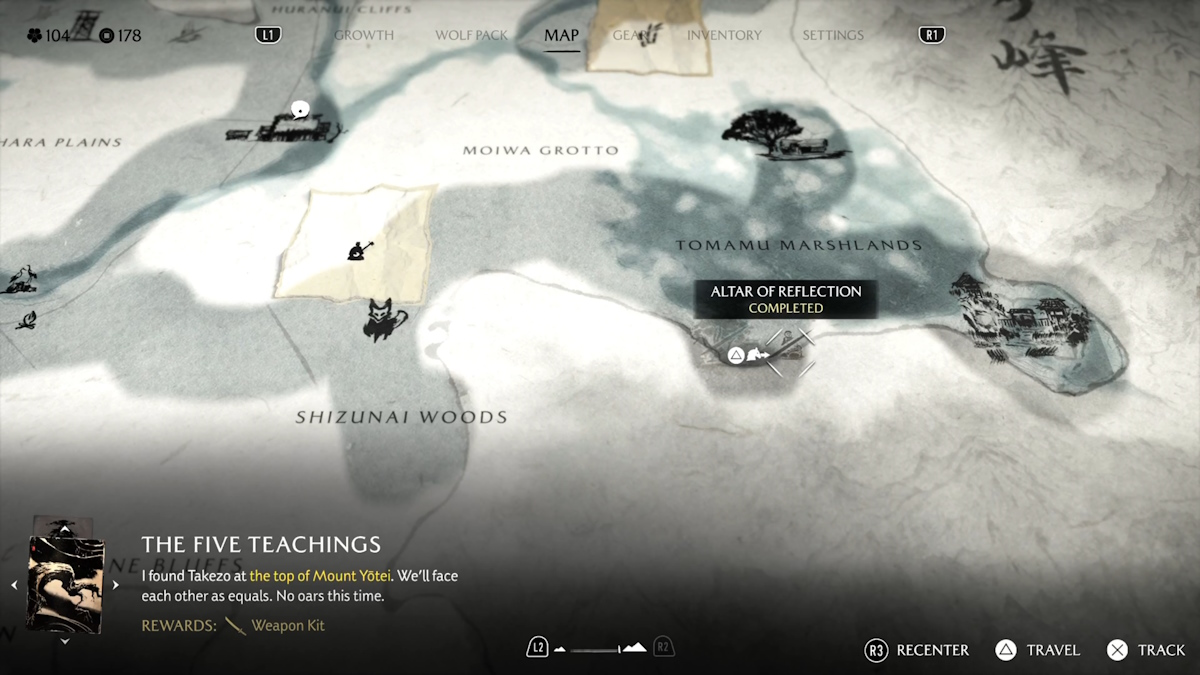Click the map zoom level slider
The width and height of the screenshot is (1200, 675).
click(600, 648)
